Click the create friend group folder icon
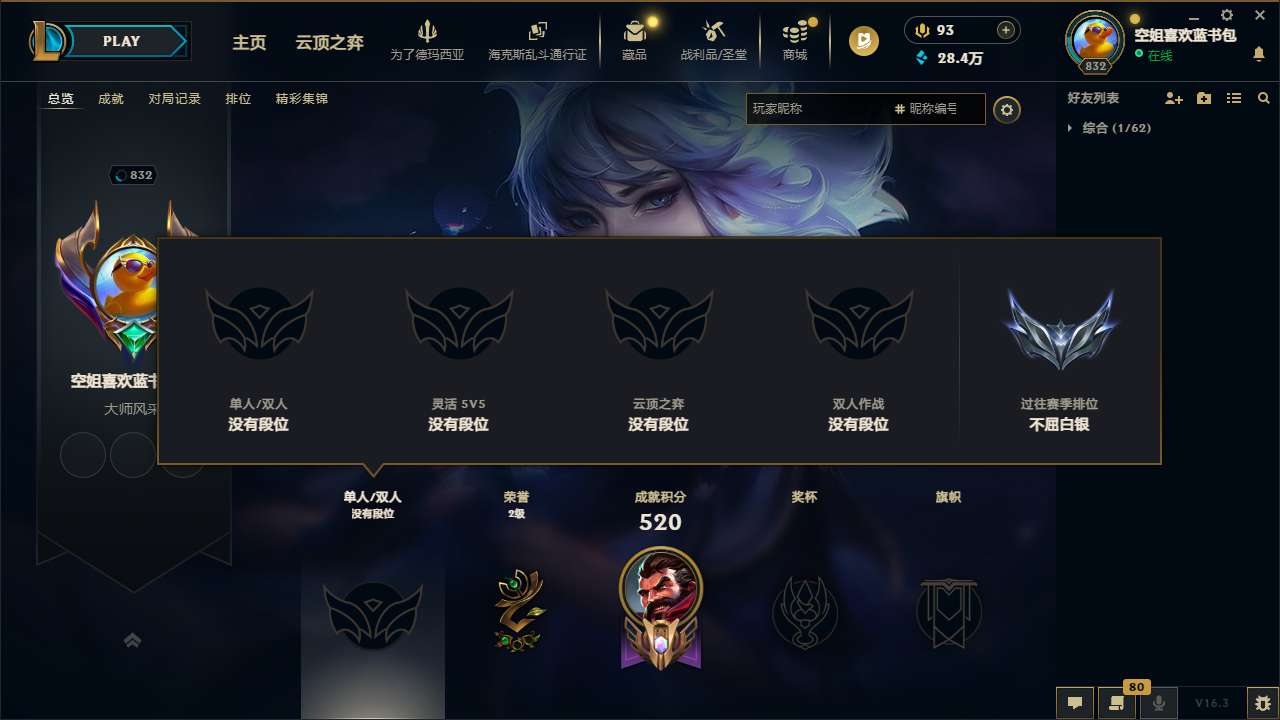Viewport: 1280px width, 720px height. click(x=1203, y=98)
